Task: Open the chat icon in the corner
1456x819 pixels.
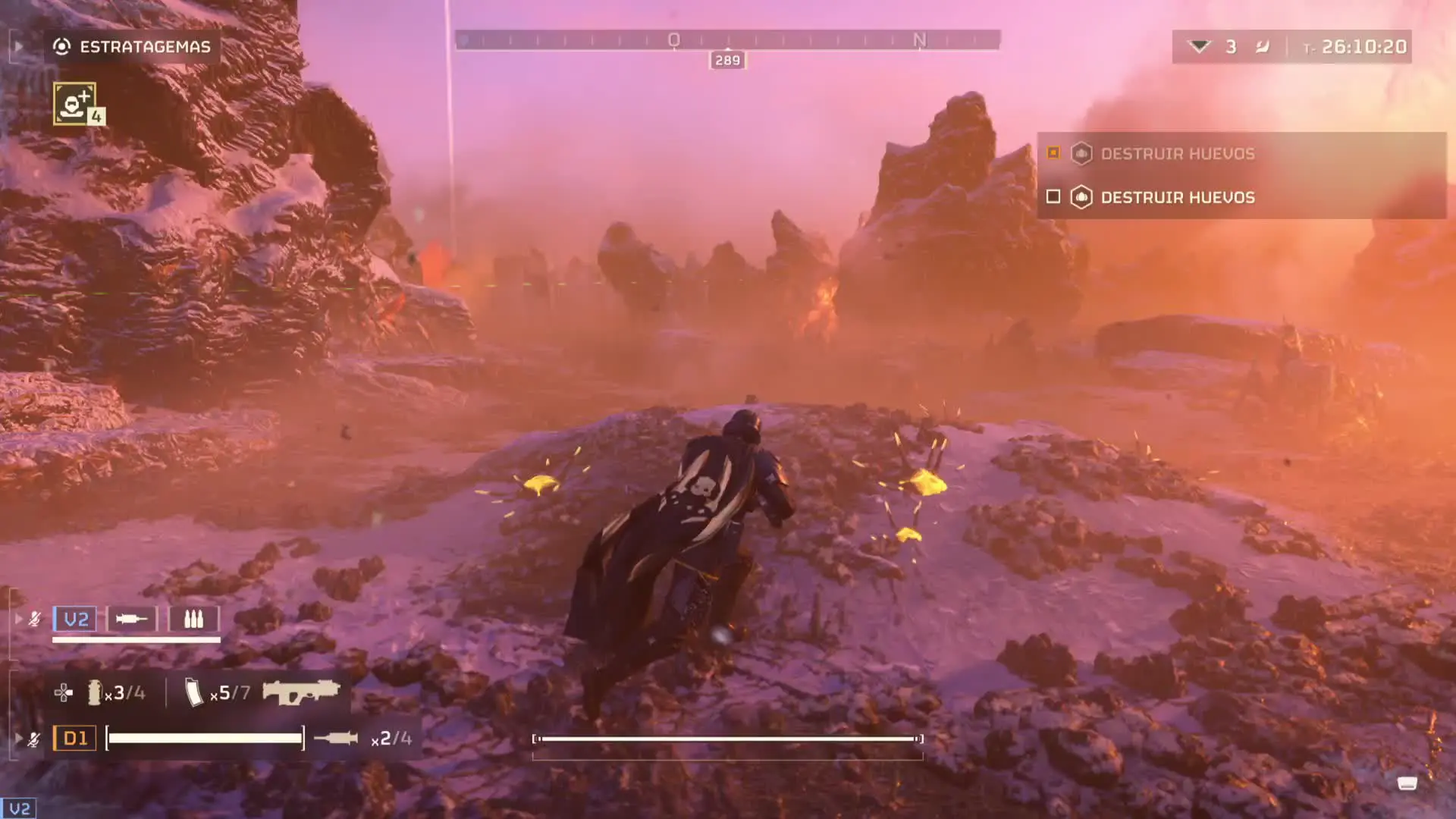Action: [x=1407, y=783]
